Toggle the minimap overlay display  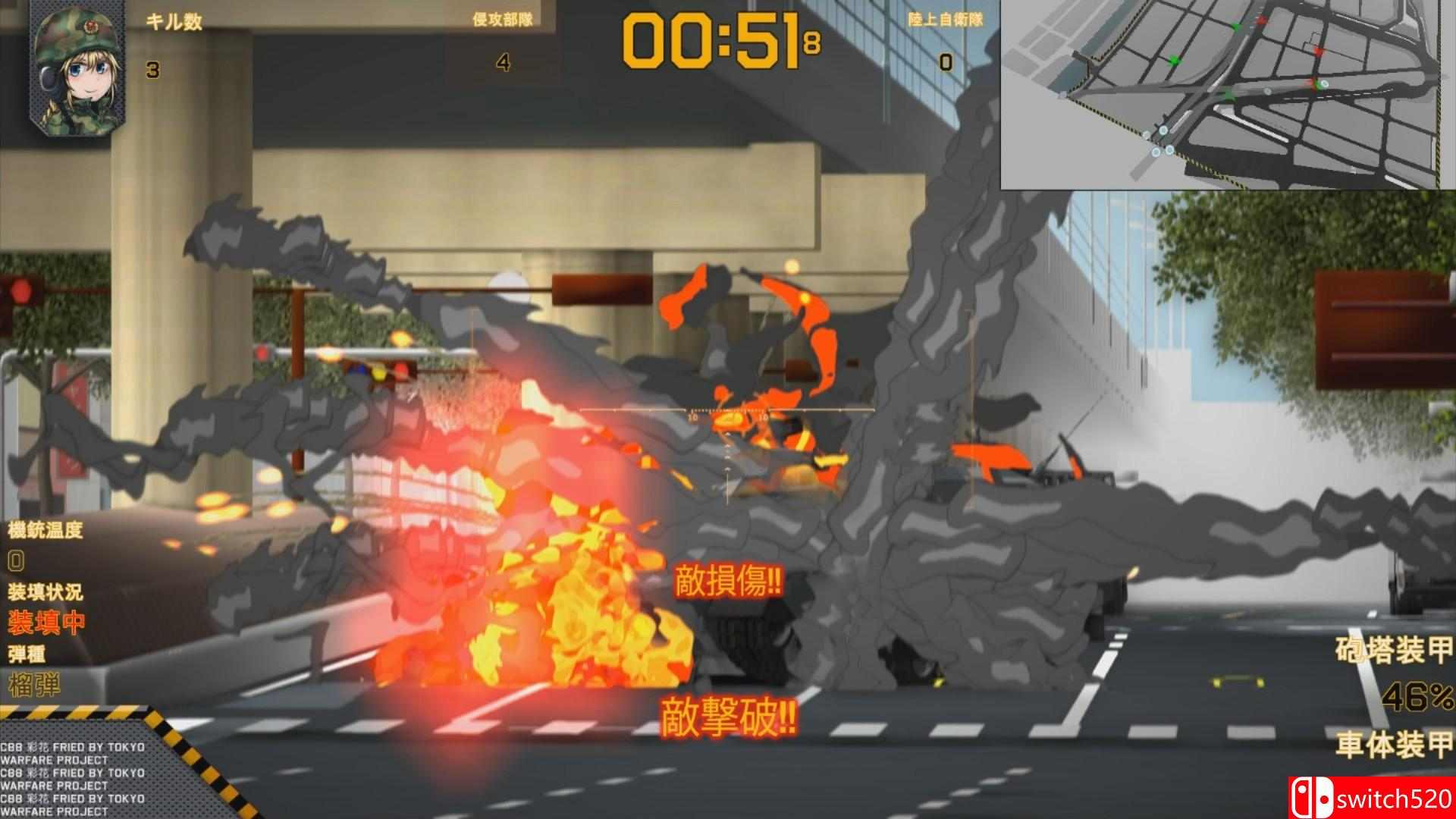coord(1228,95)
